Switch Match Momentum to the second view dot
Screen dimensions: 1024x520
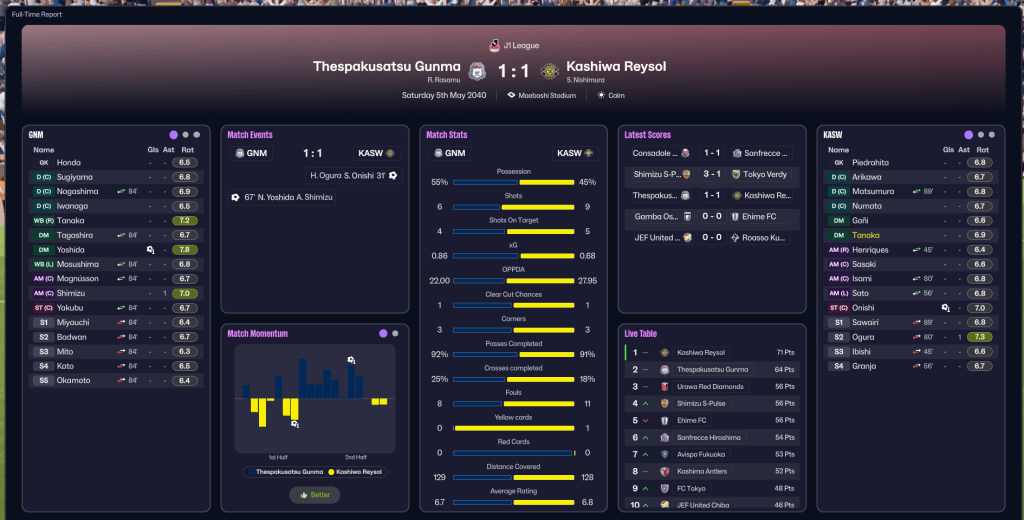[395, 333]
